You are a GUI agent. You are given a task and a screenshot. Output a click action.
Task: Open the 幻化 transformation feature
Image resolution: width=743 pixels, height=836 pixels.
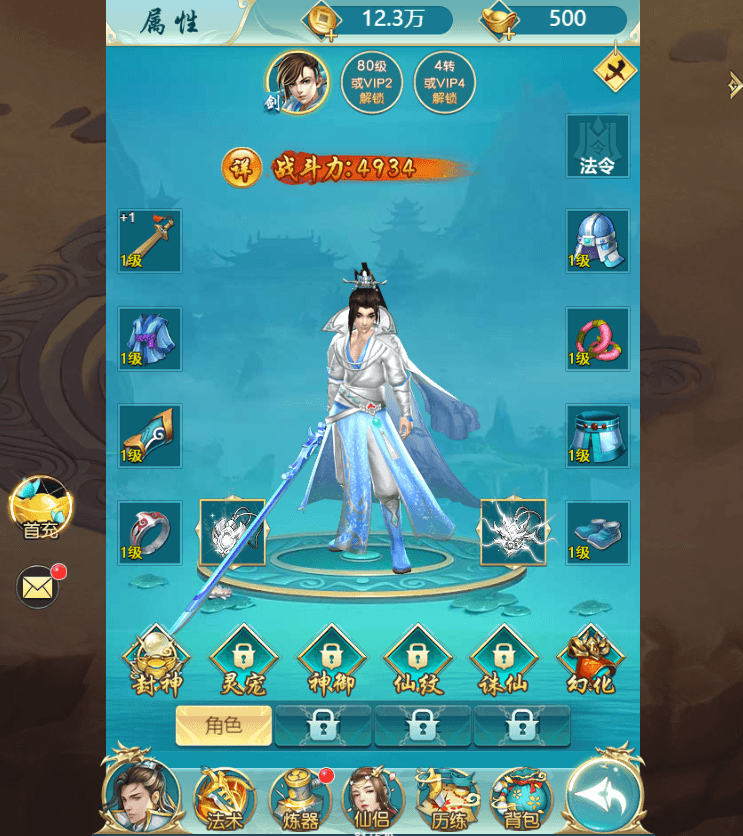pos(590,662)
